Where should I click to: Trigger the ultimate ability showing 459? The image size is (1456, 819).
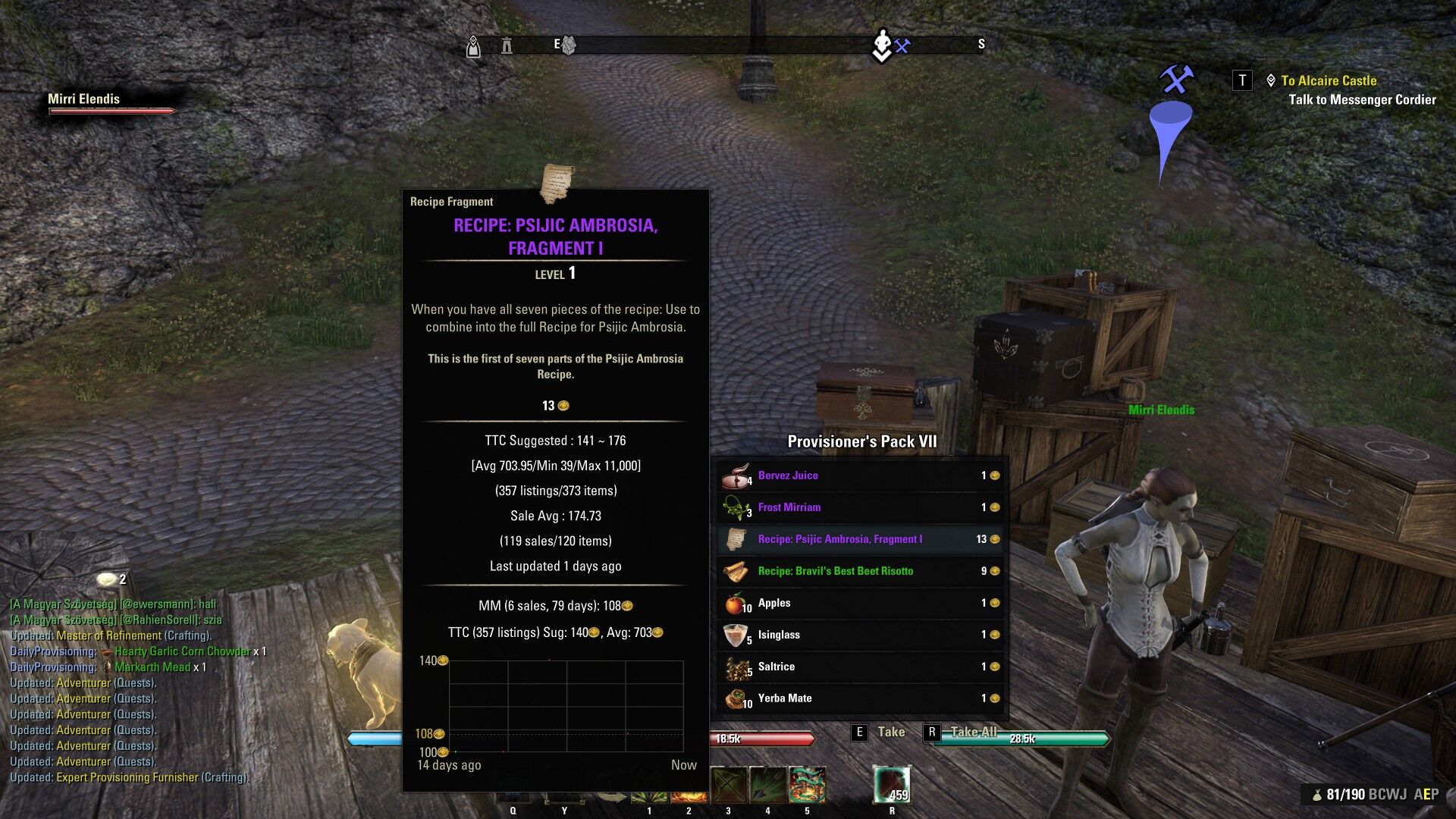(x=892, y=785)
